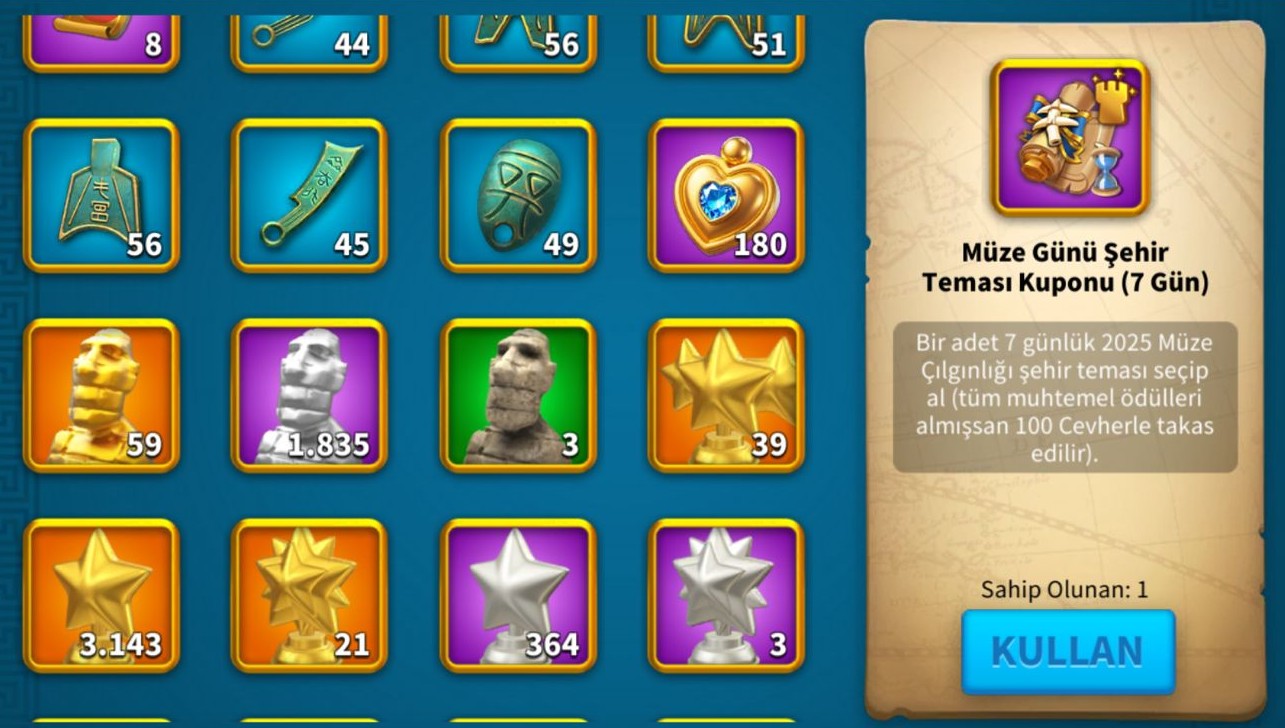Select the oval bronze mask coin slot
This screenshot has width=1285, height=728.
pos(518,196)
